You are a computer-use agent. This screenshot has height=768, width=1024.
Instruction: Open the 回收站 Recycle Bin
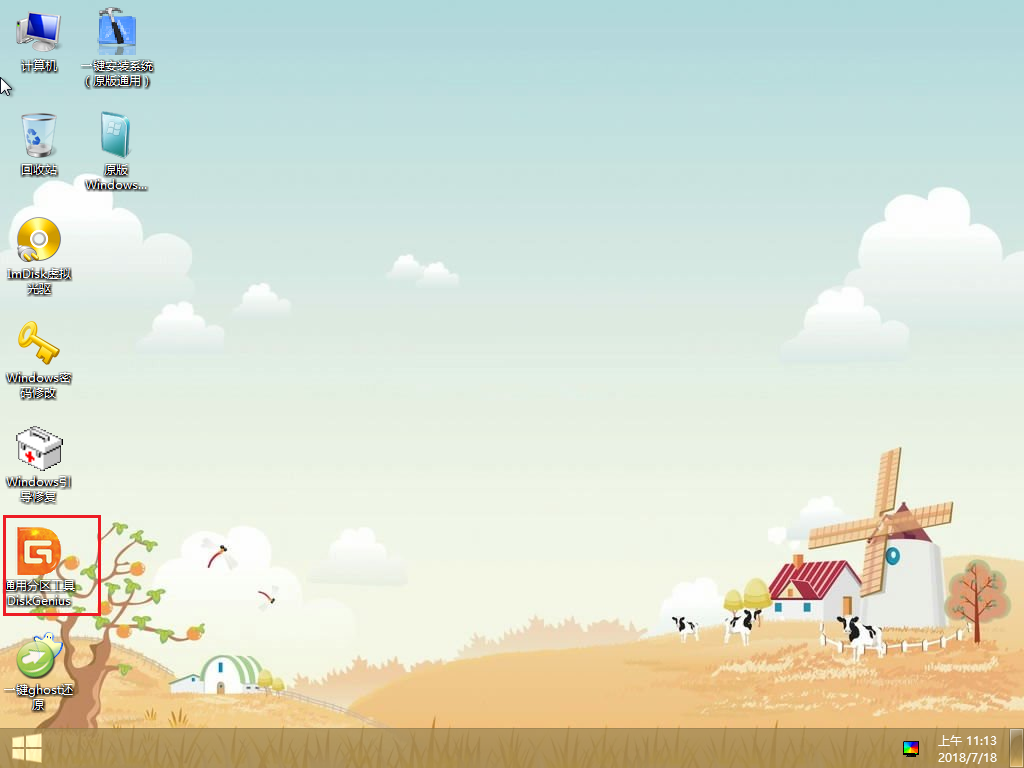[39, 136]
